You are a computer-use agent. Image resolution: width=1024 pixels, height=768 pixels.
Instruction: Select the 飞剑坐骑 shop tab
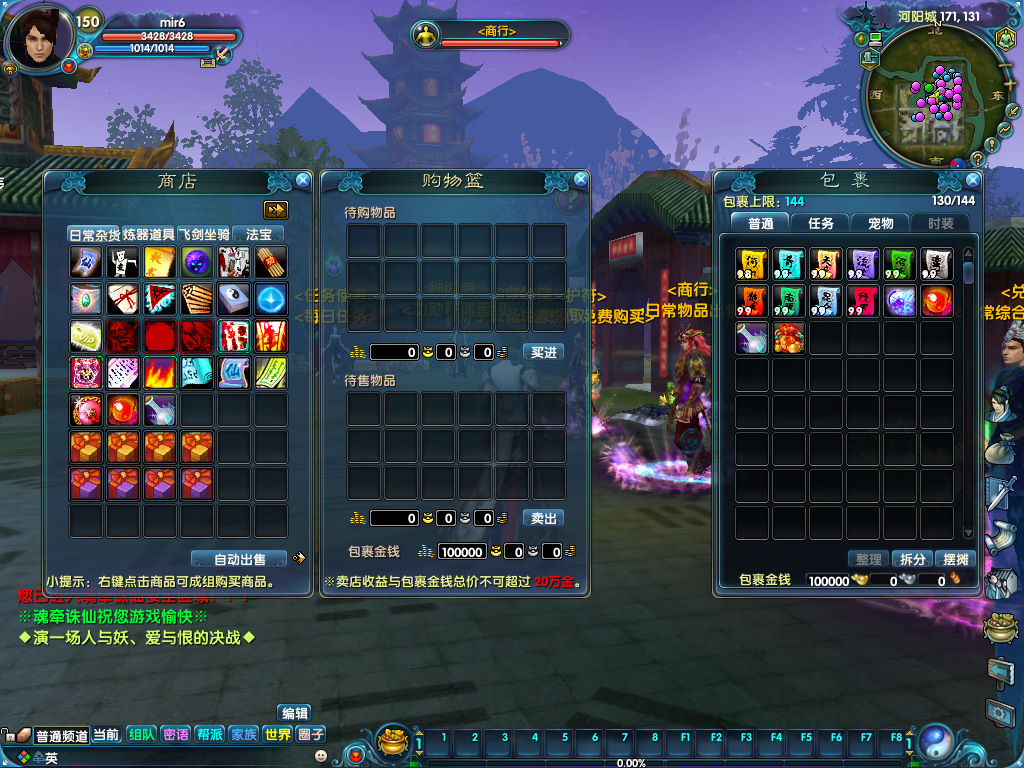(204, 234)
